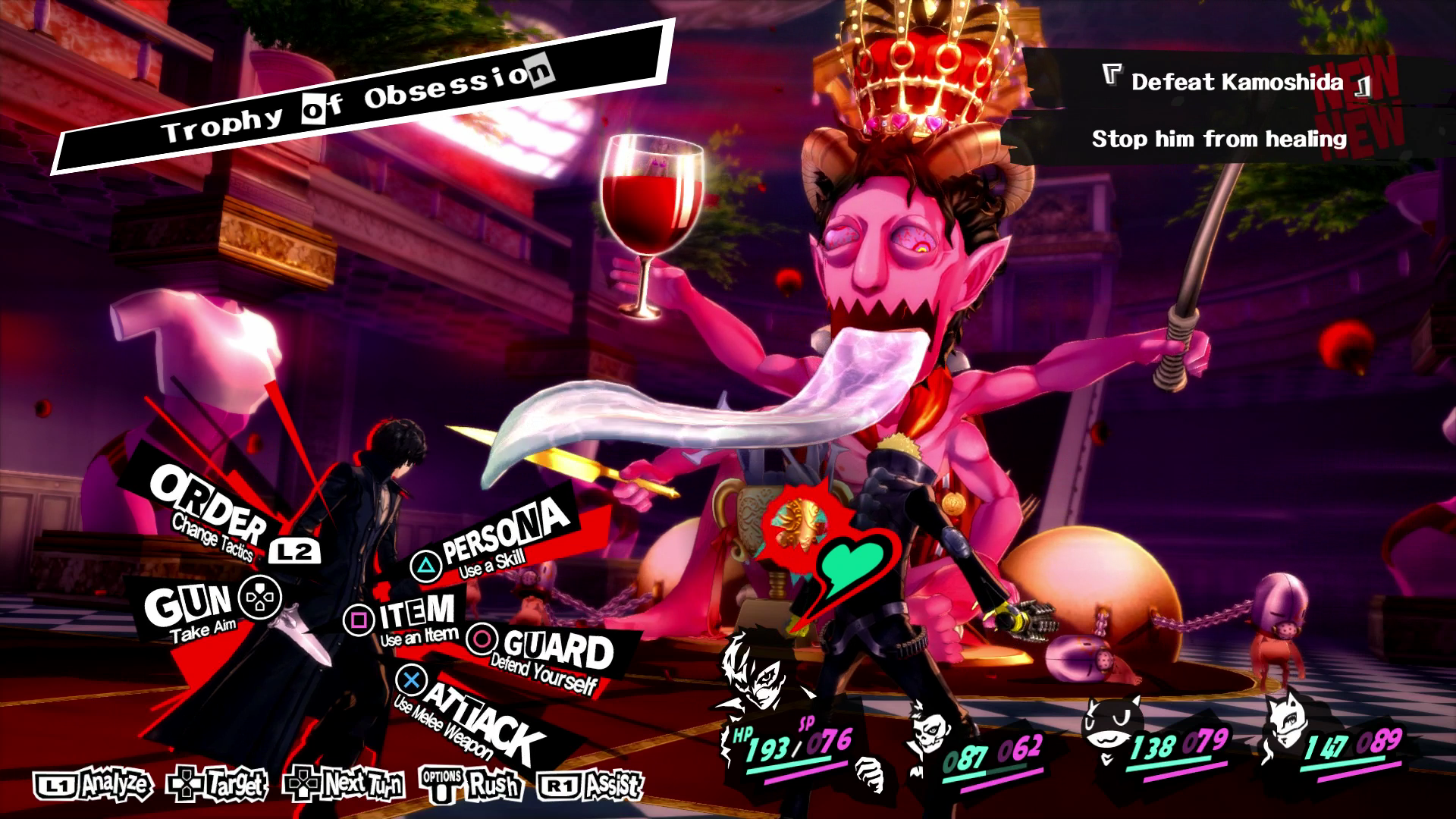Activate the Rush auto-battle option
This screenshot has width=1456, height=819.
[x=472, y=785]
